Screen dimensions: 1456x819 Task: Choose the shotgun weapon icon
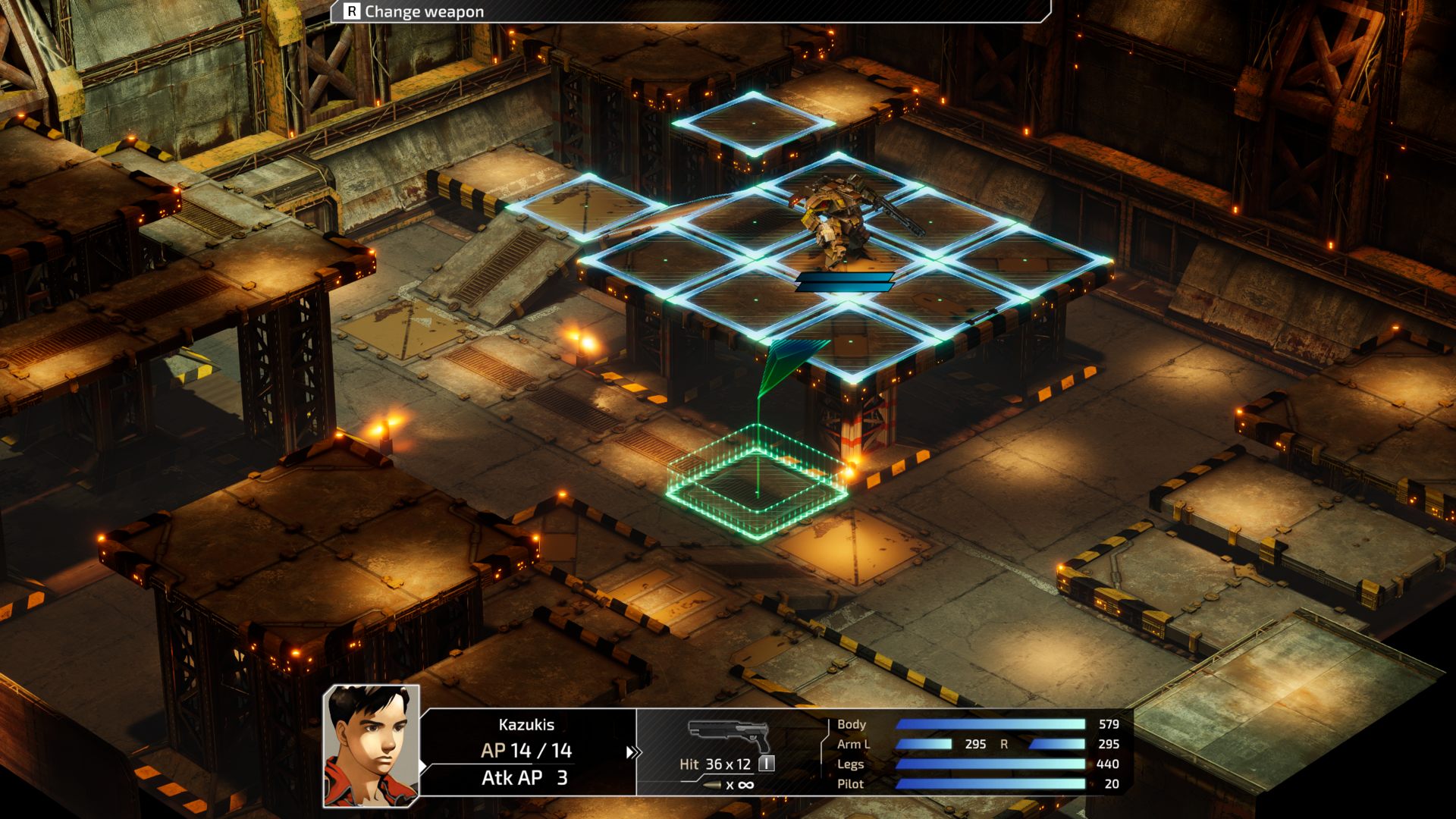pyautogui.click(x=729, y=735)
